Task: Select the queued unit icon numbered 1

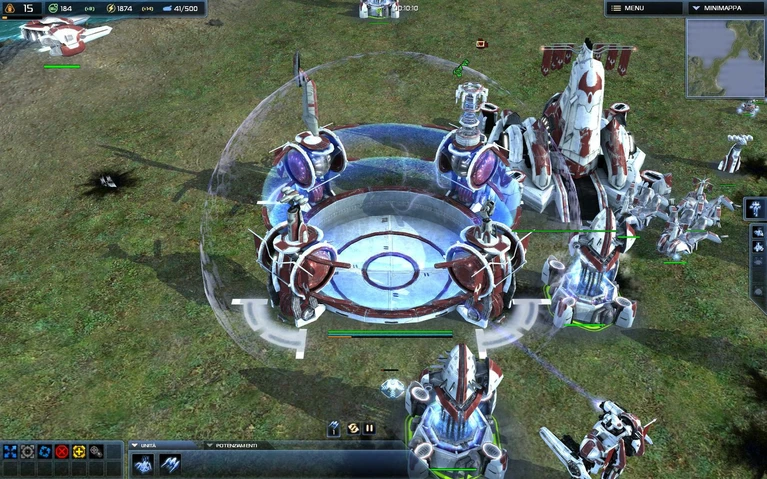Action: (x=334, y=428)
